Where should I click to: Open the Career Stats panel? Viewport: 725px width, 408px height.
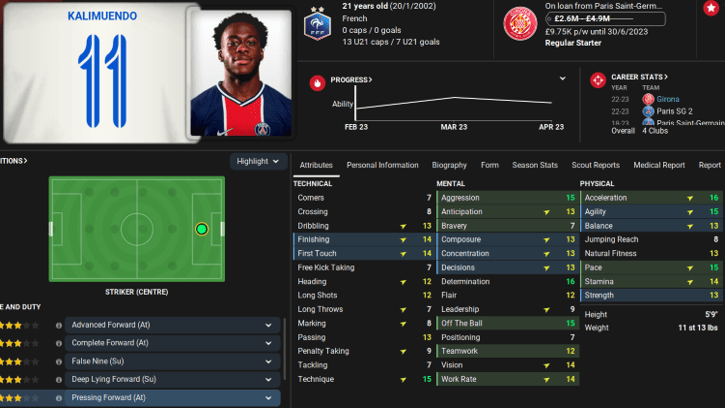coord(639,77)
